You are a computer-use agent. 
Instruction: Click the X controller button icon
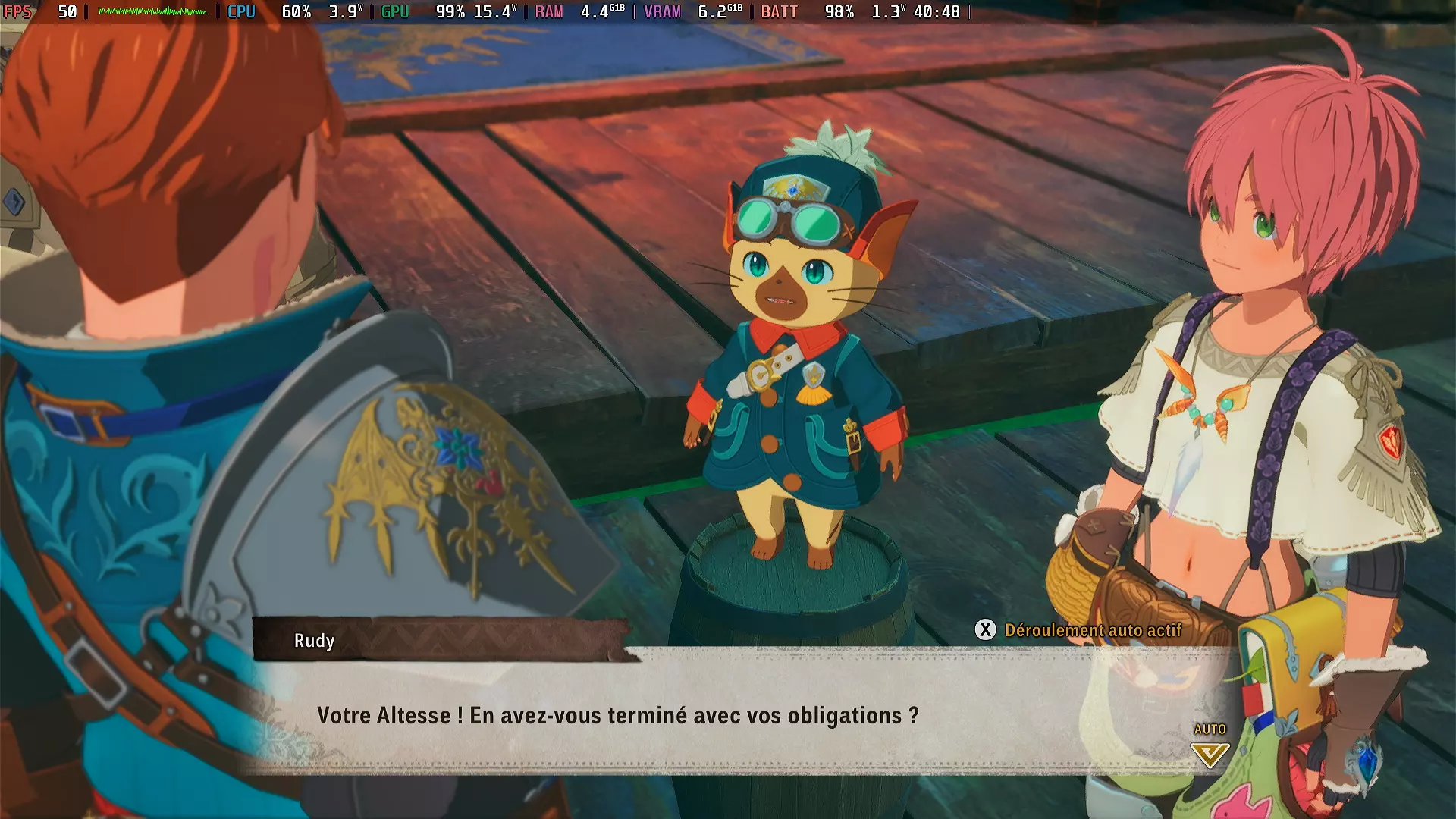coord(984,629)
